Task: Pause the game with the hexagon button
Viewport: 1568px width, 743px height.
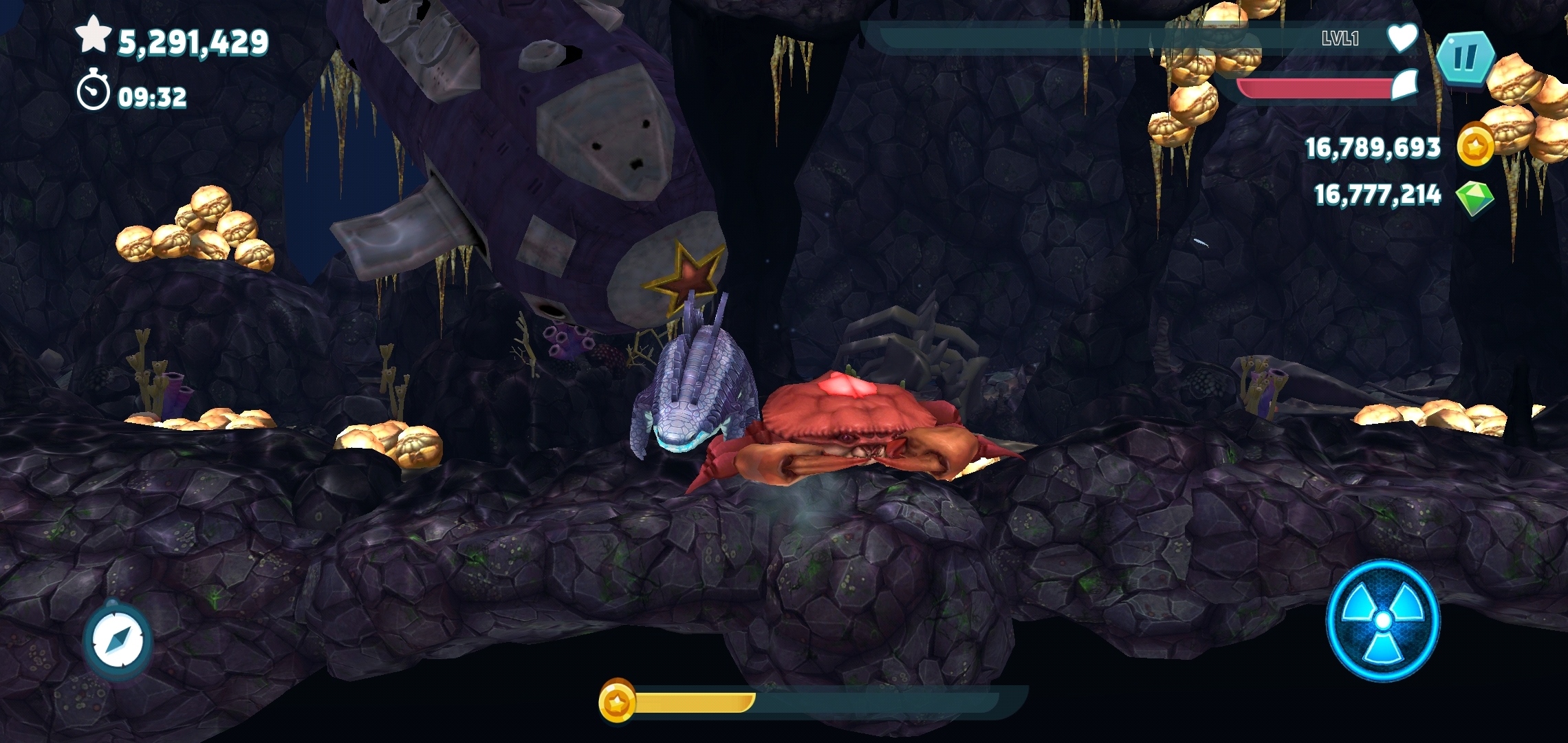Action: point(1464,58)
